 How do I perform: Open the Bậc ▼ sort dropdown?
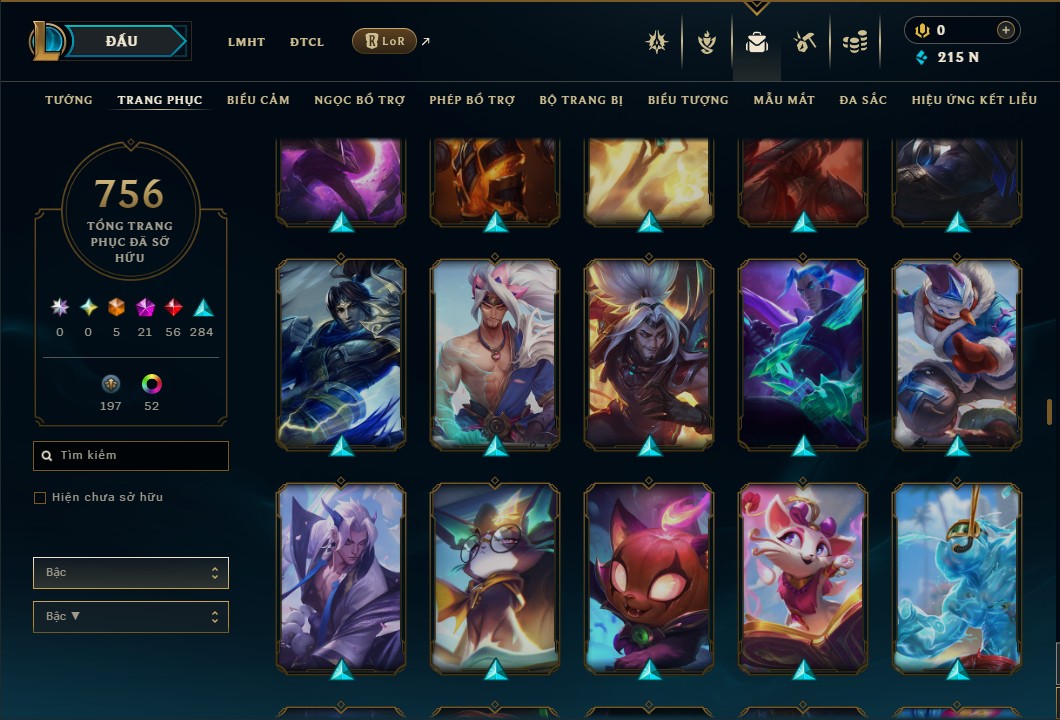pyautogui.click(x=131, y=616)
